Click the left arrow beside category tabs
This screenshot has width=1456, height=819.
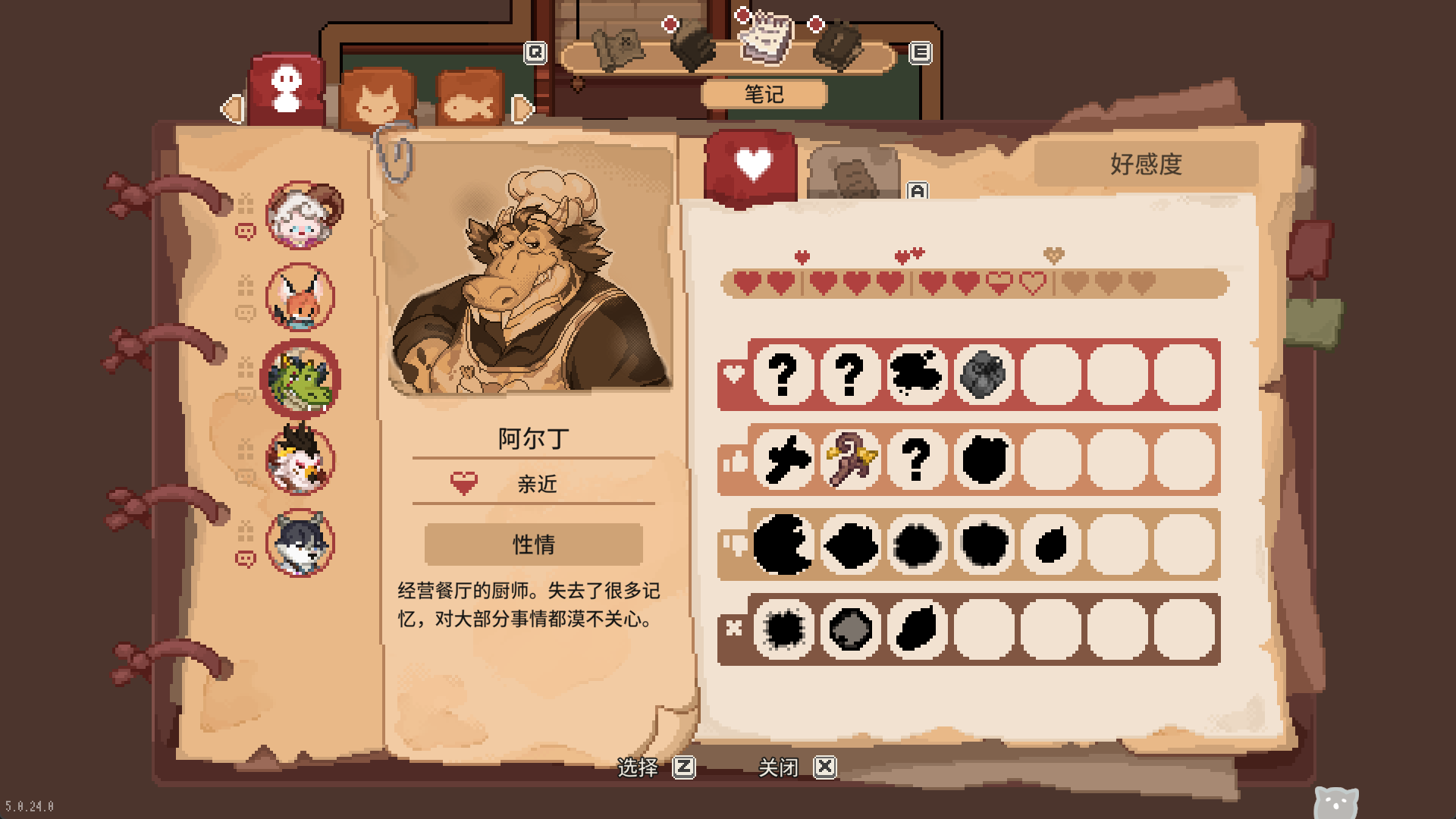(231, 109)
